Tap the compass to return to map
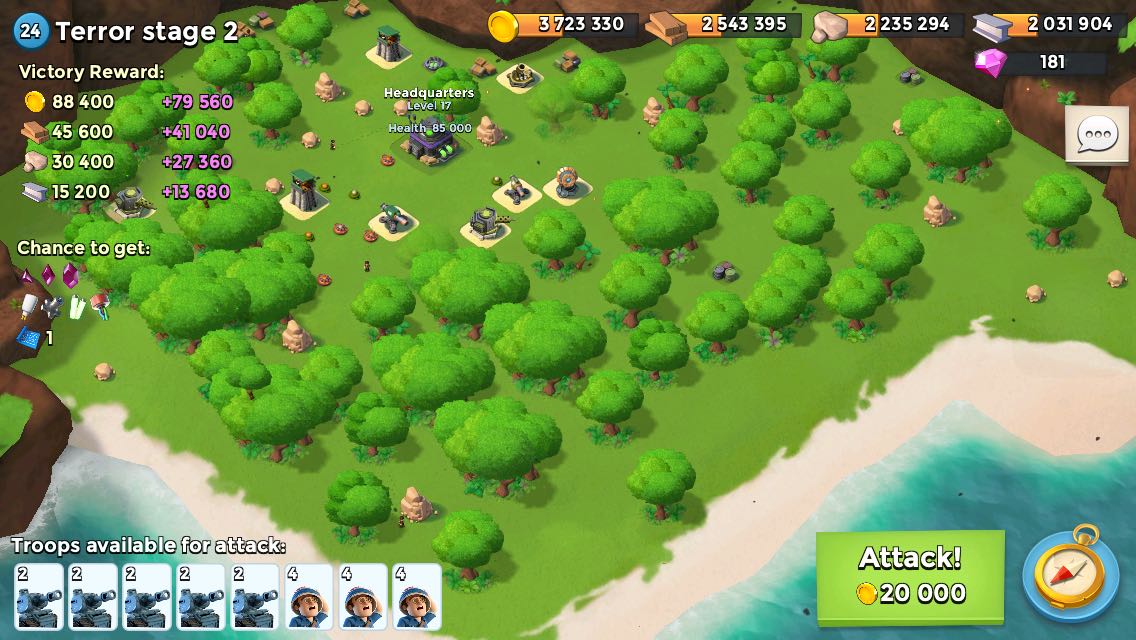1136x640 pixels. (1070, 575)
